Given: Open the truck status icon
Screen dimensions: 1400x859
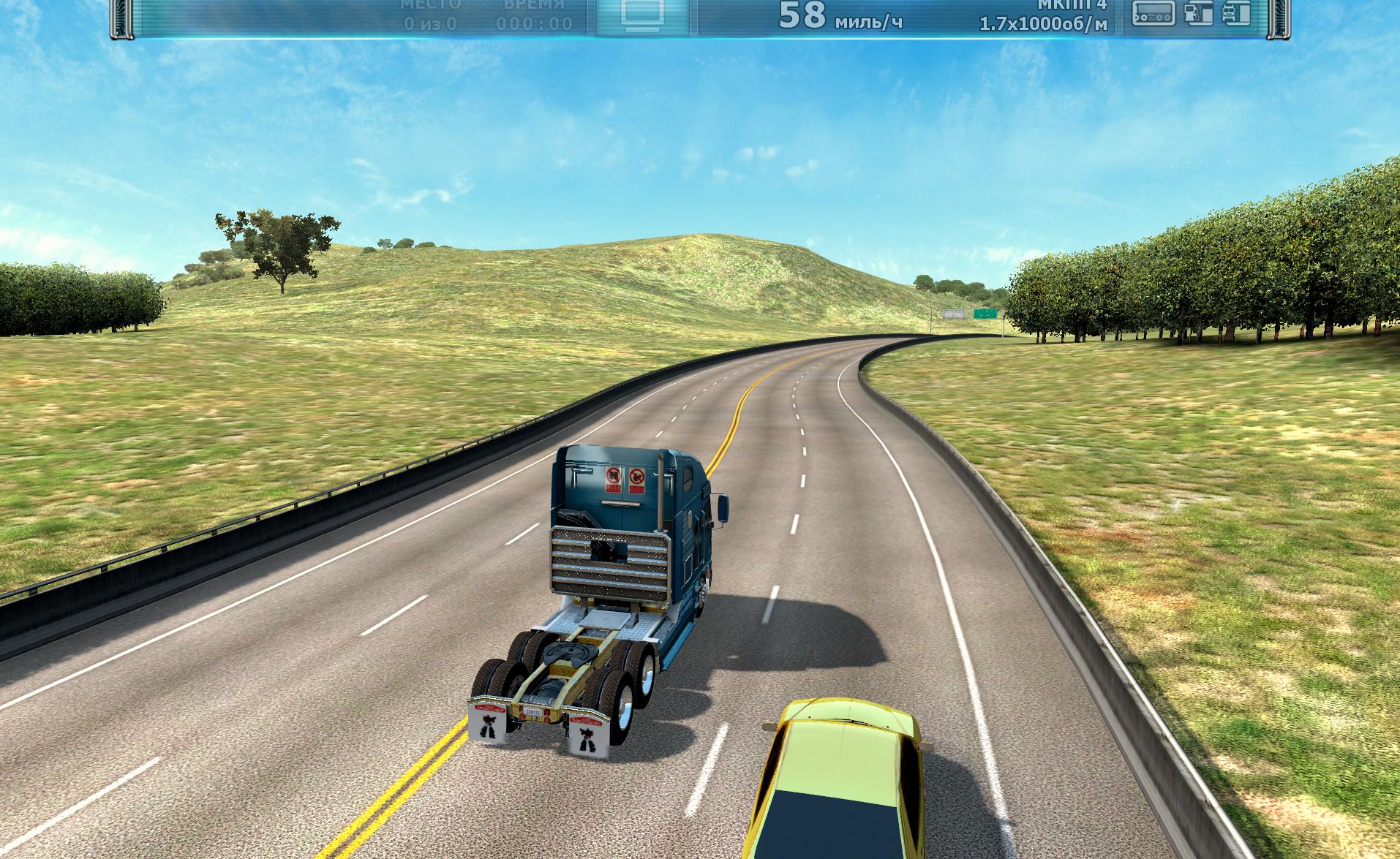Looking at the screenshot, I should point(1235,13).
